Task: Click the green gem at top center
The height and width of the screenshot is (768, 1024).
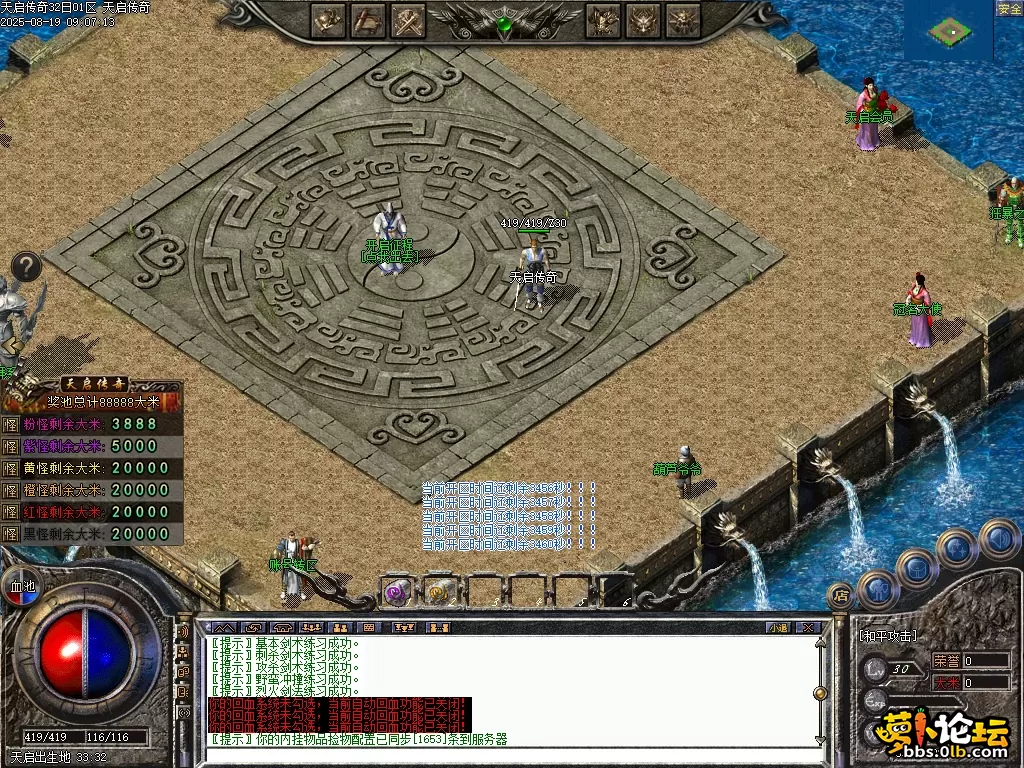Action: [505, 23]
